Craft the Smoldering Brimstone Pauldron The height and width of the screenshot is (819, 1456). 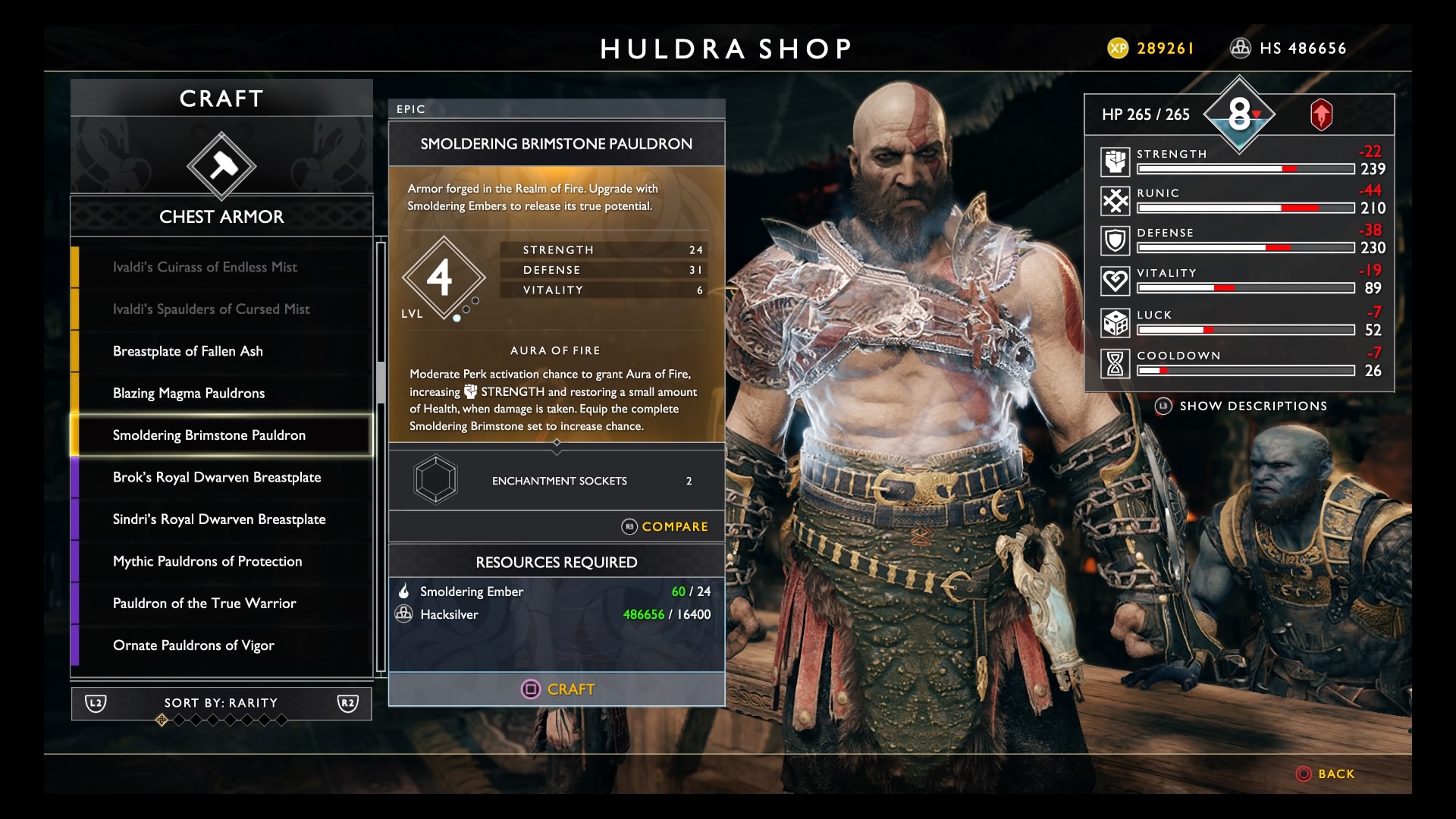557,689
